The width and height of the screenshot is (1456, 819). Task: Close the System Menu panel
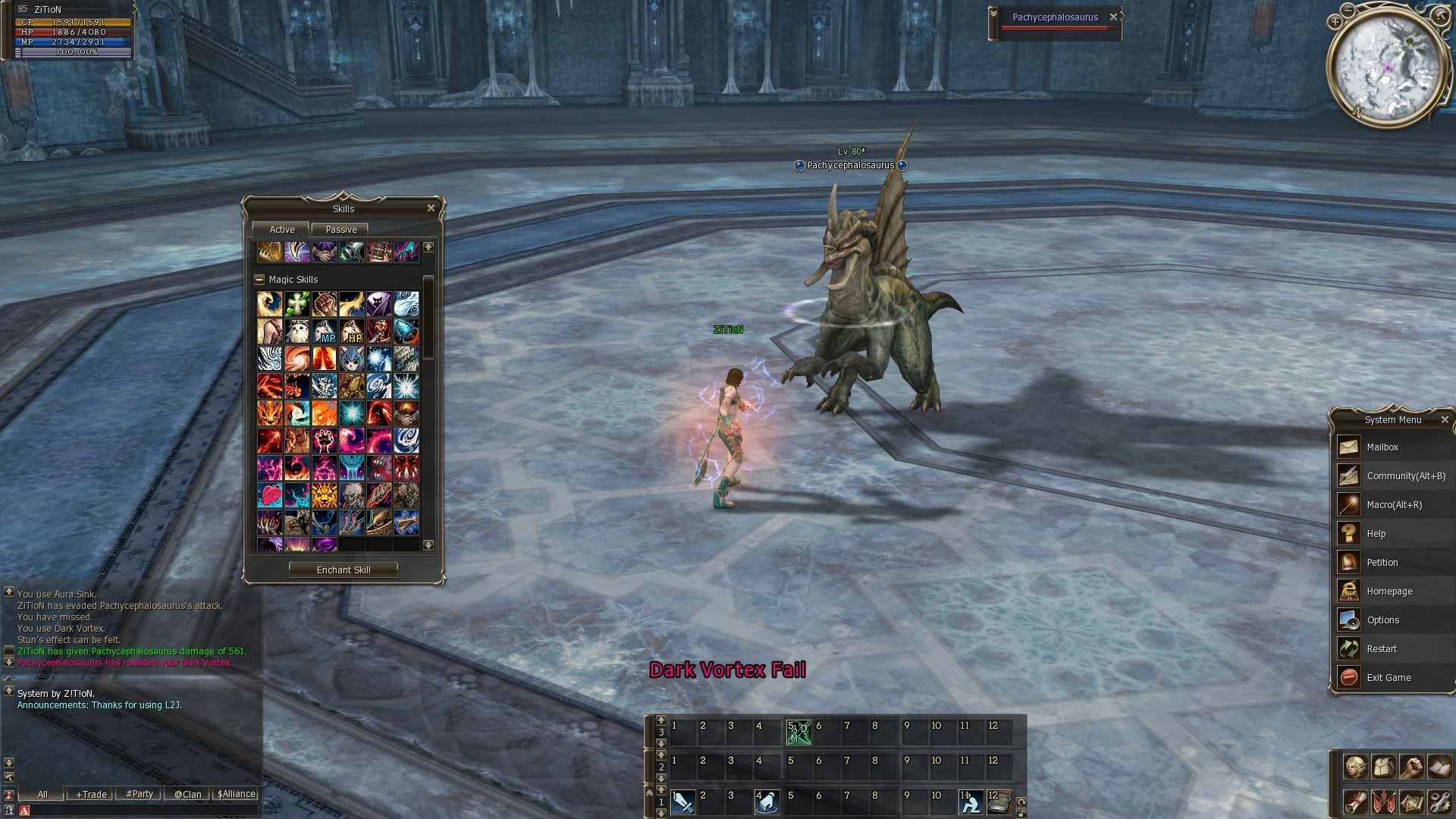[x=1444, y=419]
